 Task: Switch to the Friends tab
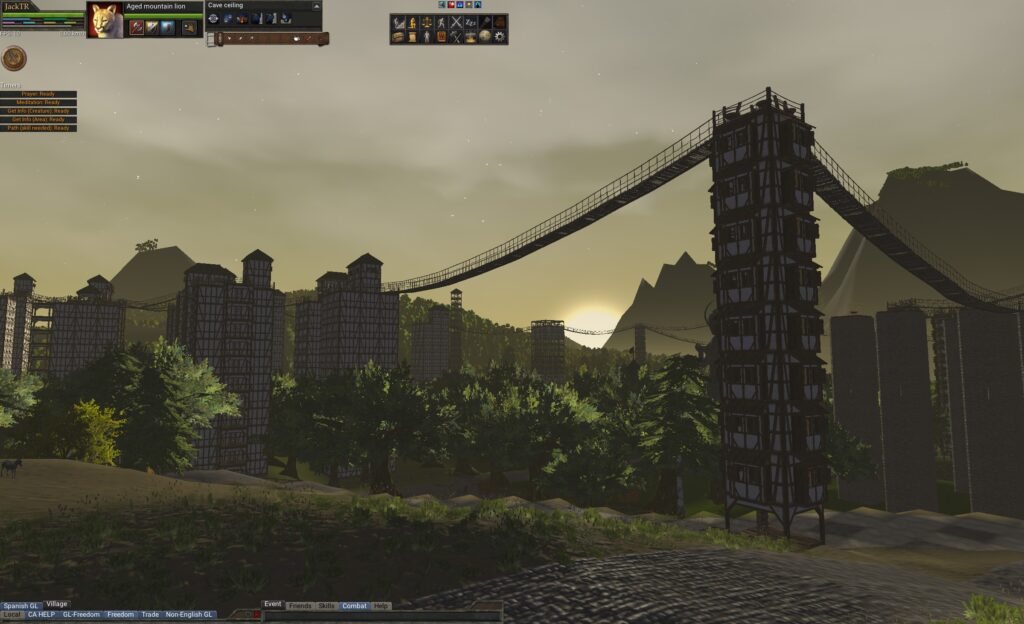coord(299,606)
